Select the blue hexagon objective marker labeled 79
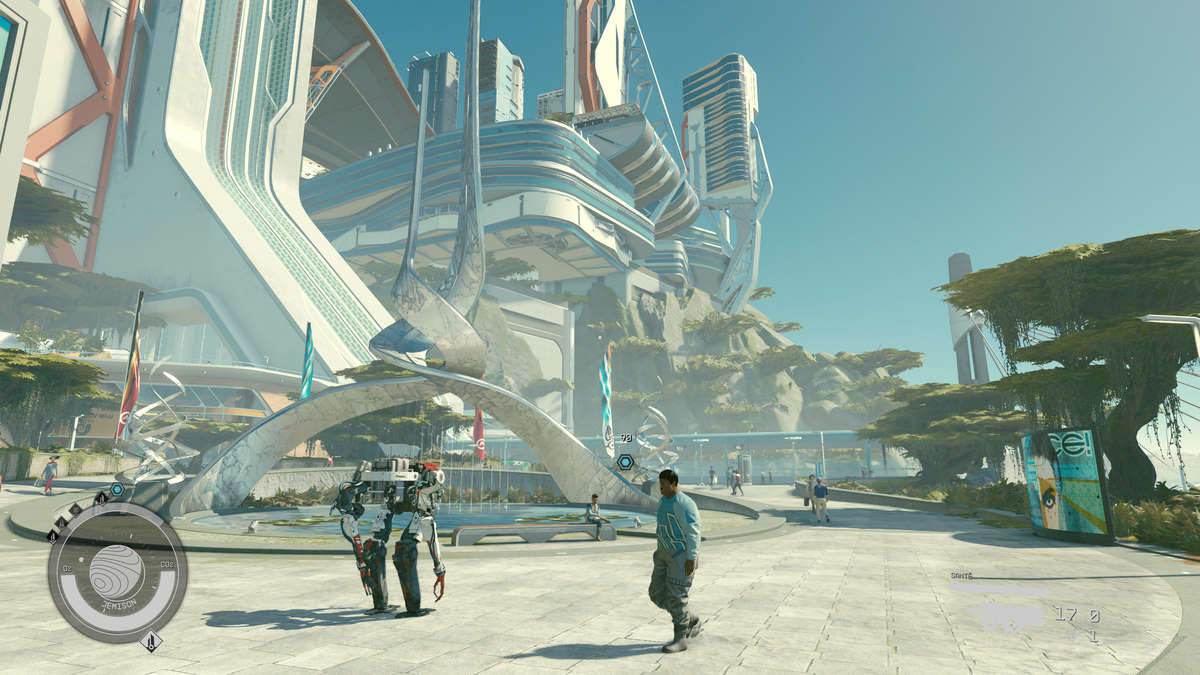 625,461
